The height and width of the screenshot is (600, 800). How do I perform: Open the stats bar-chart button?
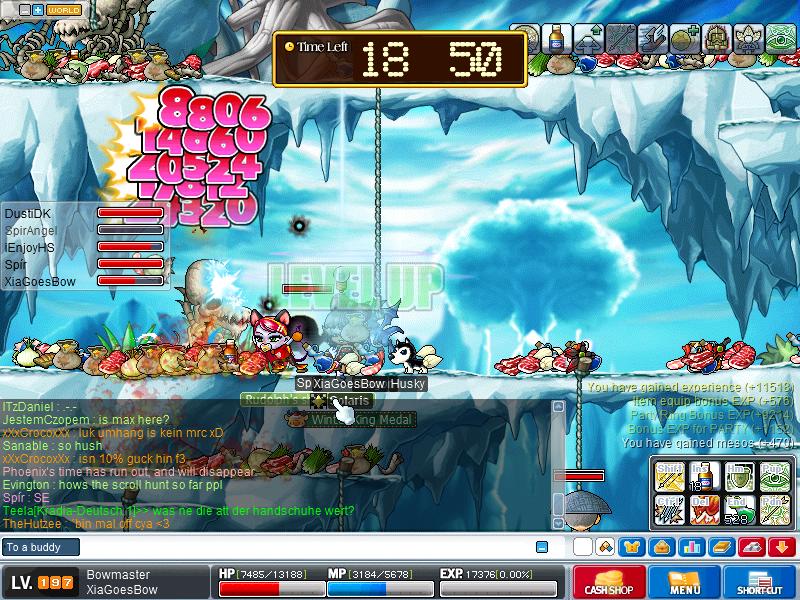point(691,547)
